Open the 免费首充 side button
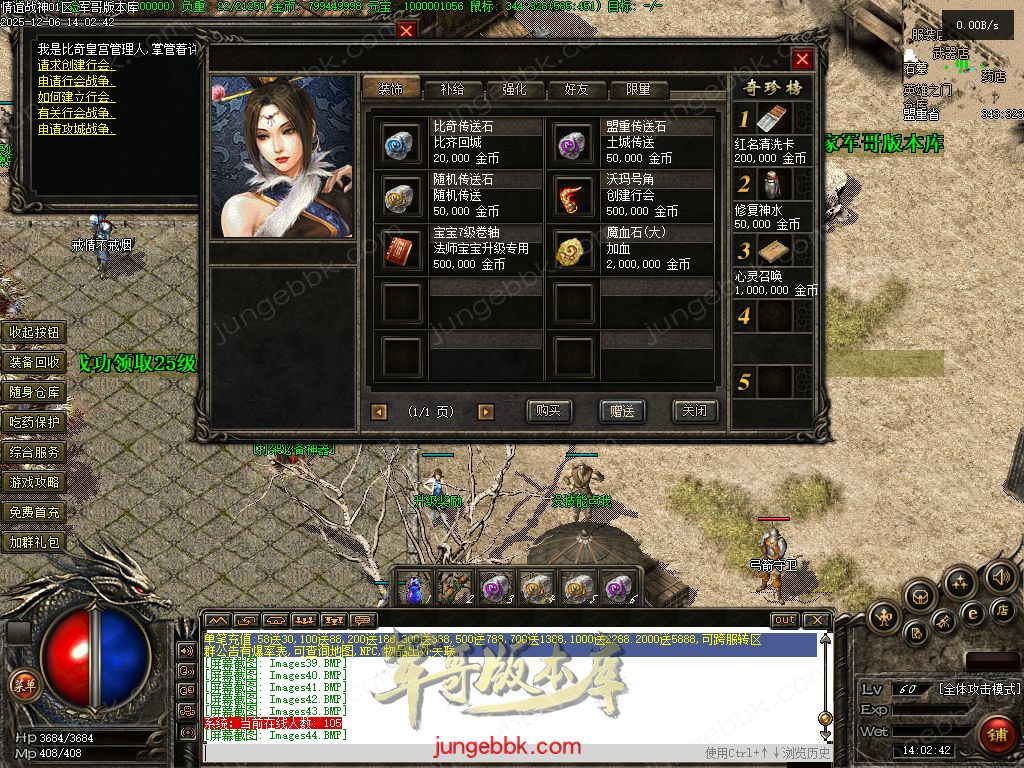This screenshot has width=1024, height=768. 35,512
